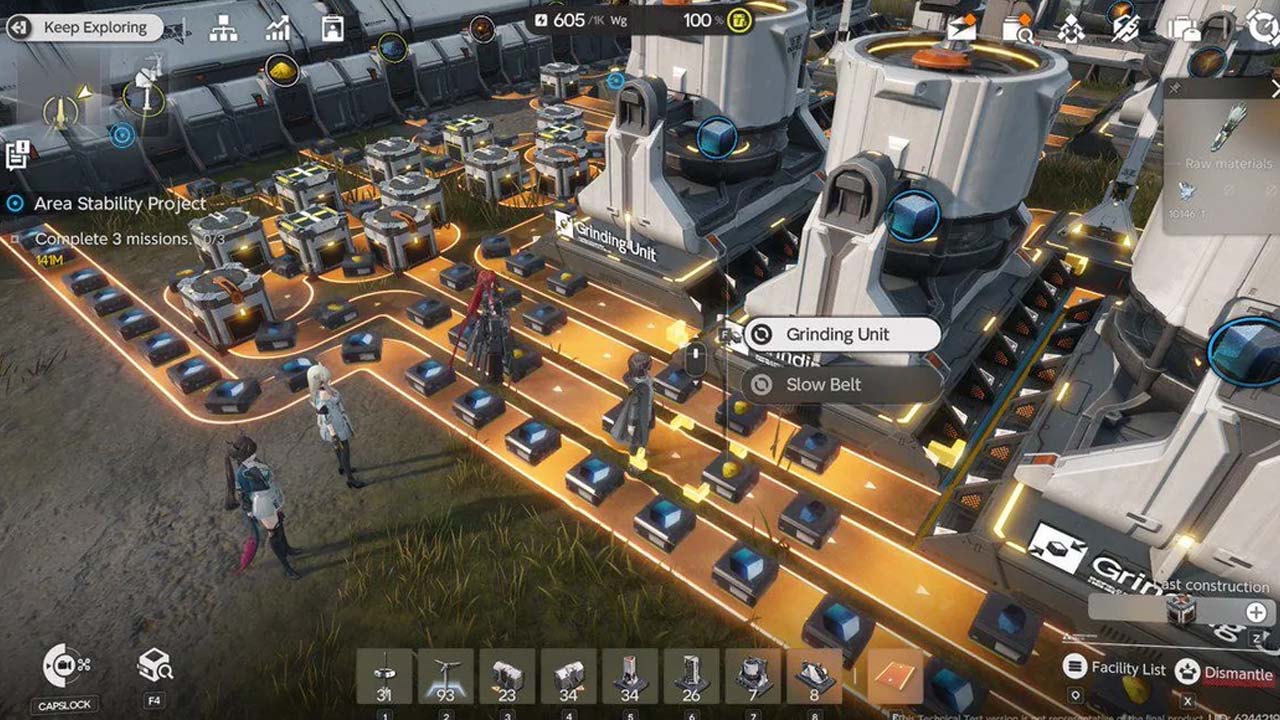This screenshot has width=1280, height=720.
Task: Open the mail envelope icon
Action: (961, 30)
